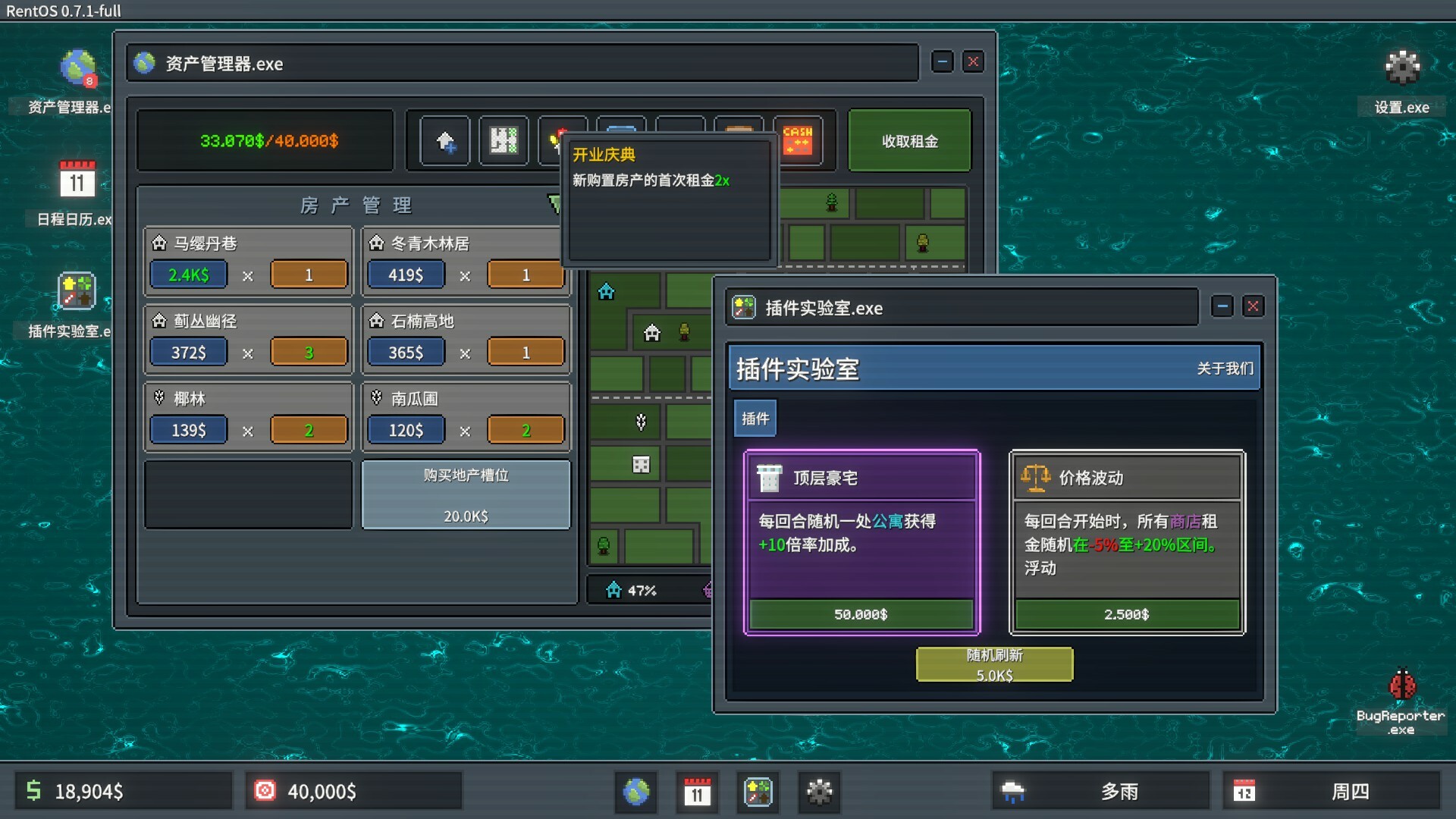Click the 随机刷新 5.0K$ refresh button
Viewport: 1456px width, 819px height.
994,664
